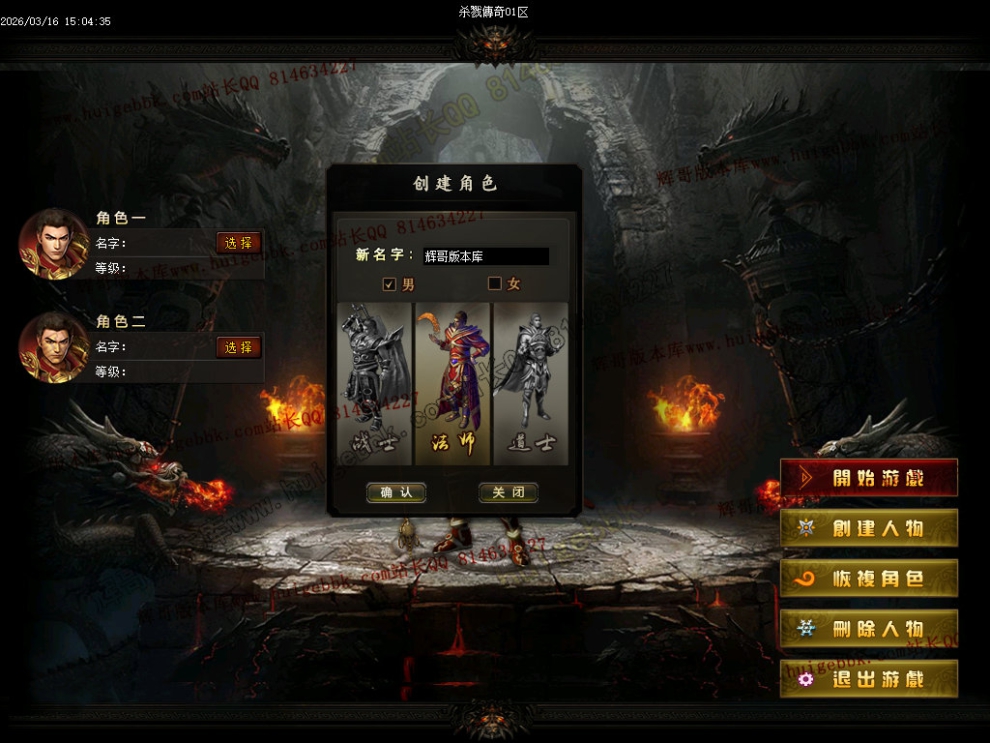
Task: Exit the game with 退出游戲
Action: point(868,679)
